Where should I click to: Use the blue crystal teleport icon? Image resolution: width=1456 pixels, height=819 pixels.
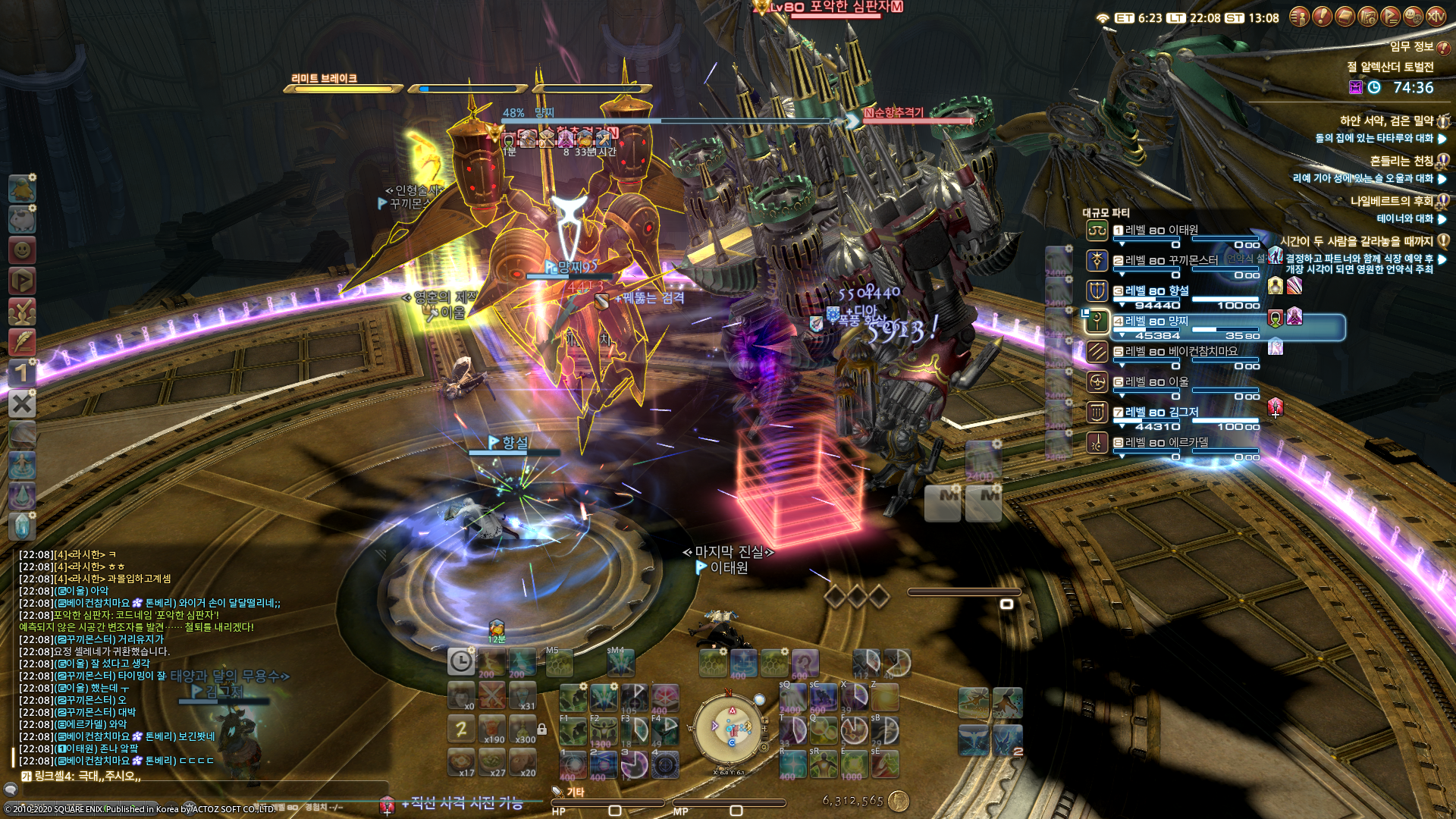[22, 526]
